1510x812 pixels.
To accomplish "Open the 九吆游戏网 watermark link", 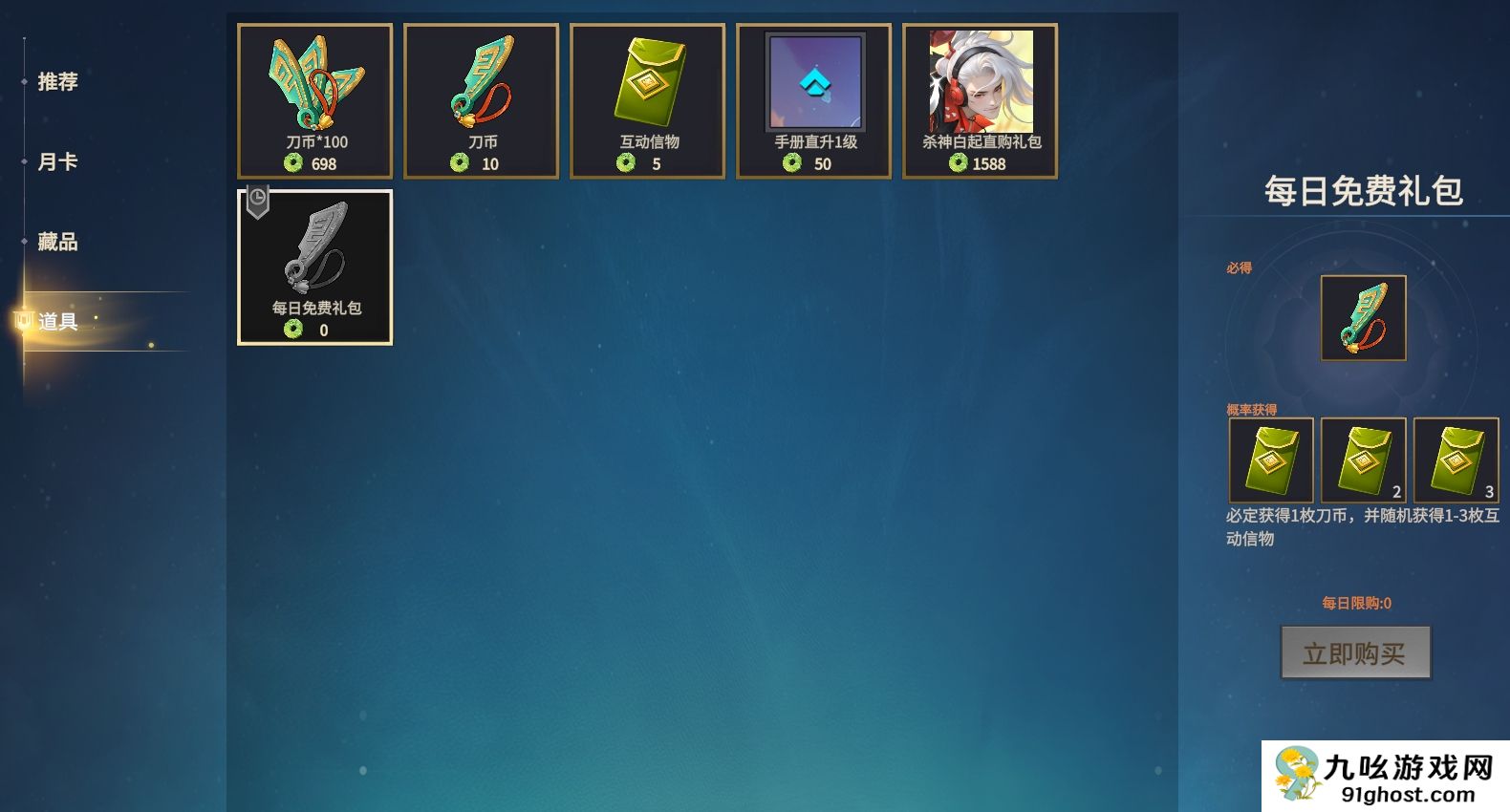I will coord(1385,776).
